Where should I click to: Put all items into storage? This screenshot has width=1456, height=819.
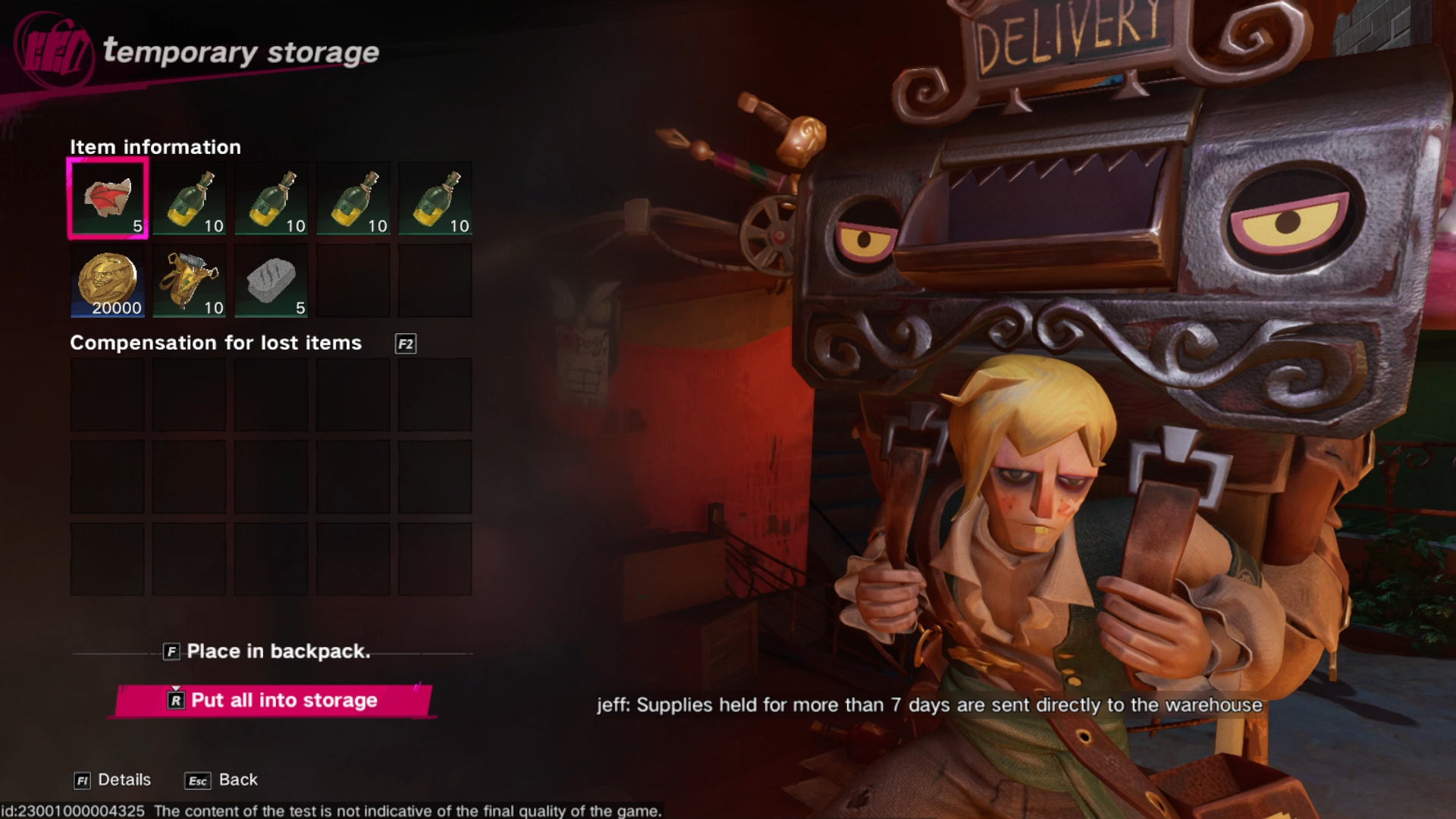pos(273,701)
